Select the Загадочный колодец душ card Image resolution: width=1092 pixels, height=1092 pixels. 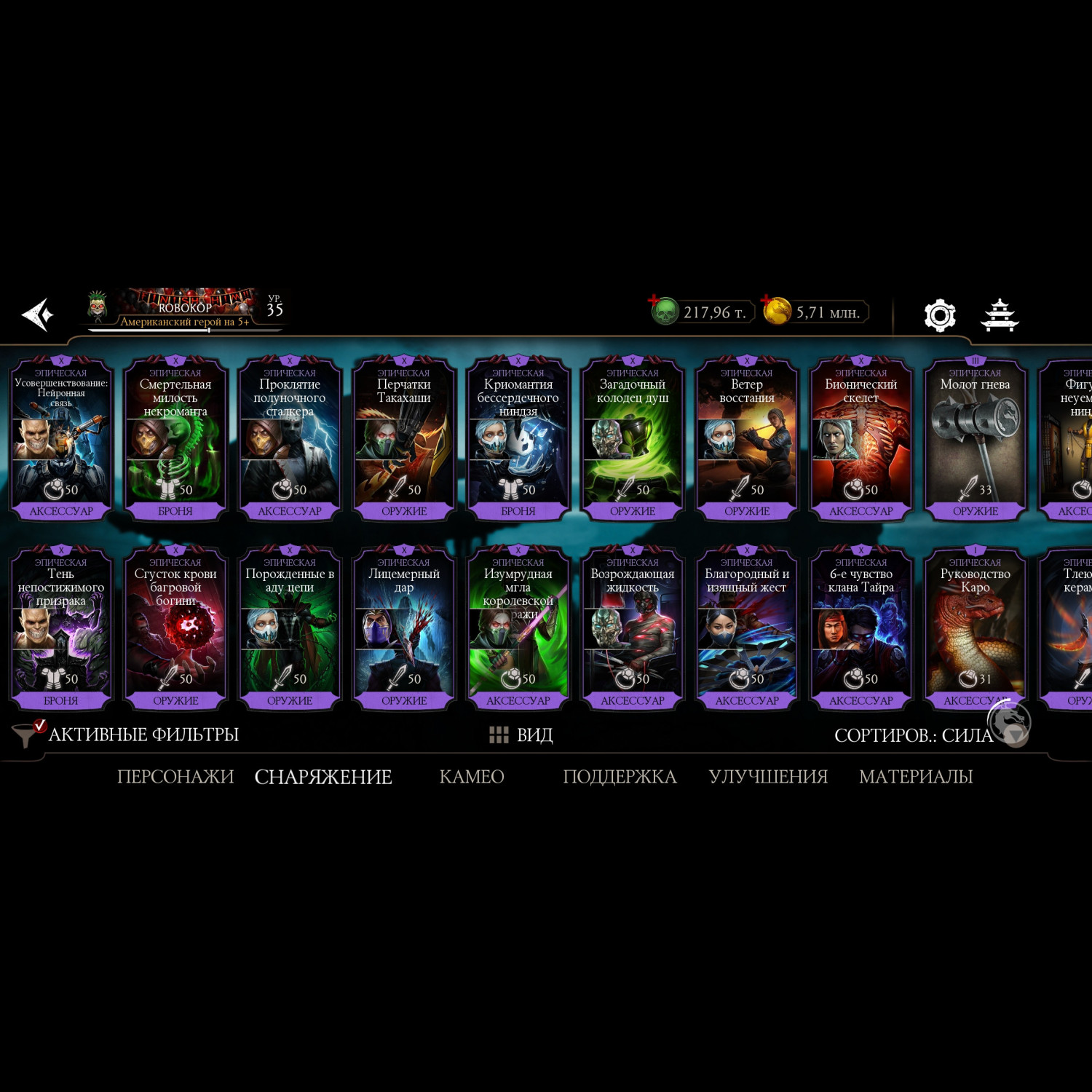[x=632, y=438]
